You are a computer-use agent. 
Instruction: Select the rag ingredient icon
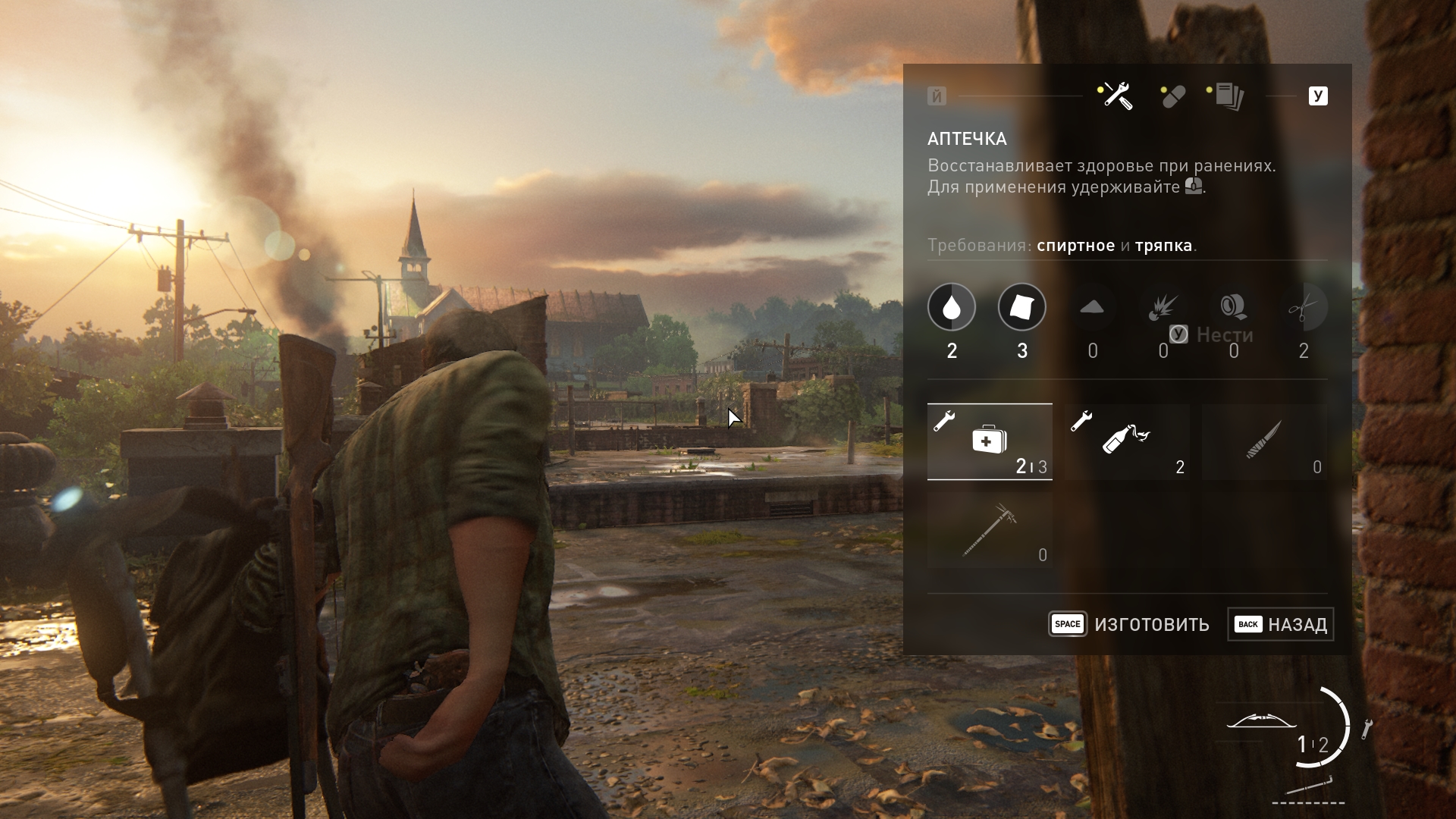coord(1021,307)
